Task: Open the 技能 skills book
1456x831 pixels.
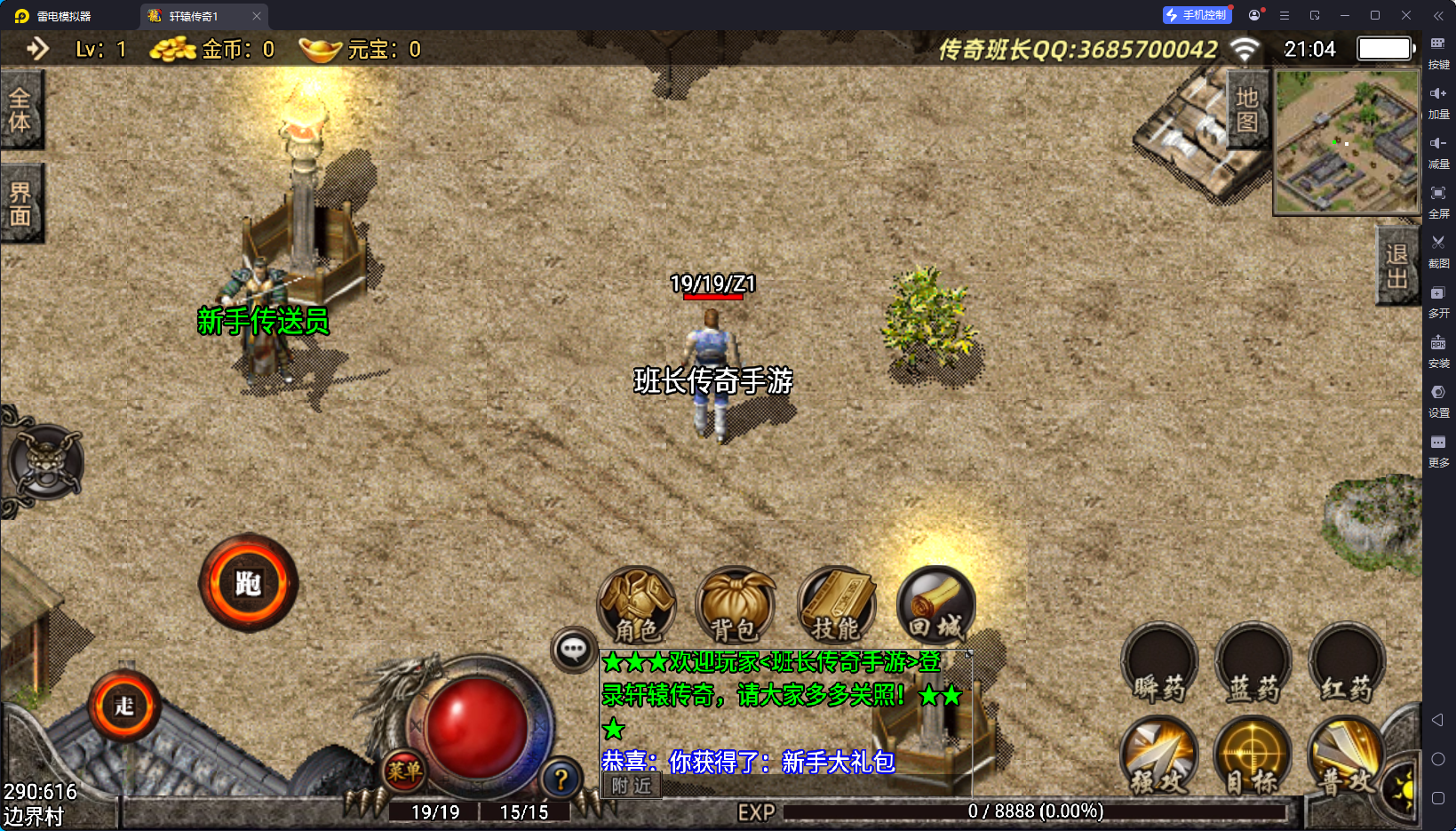Action: (836, 606)
